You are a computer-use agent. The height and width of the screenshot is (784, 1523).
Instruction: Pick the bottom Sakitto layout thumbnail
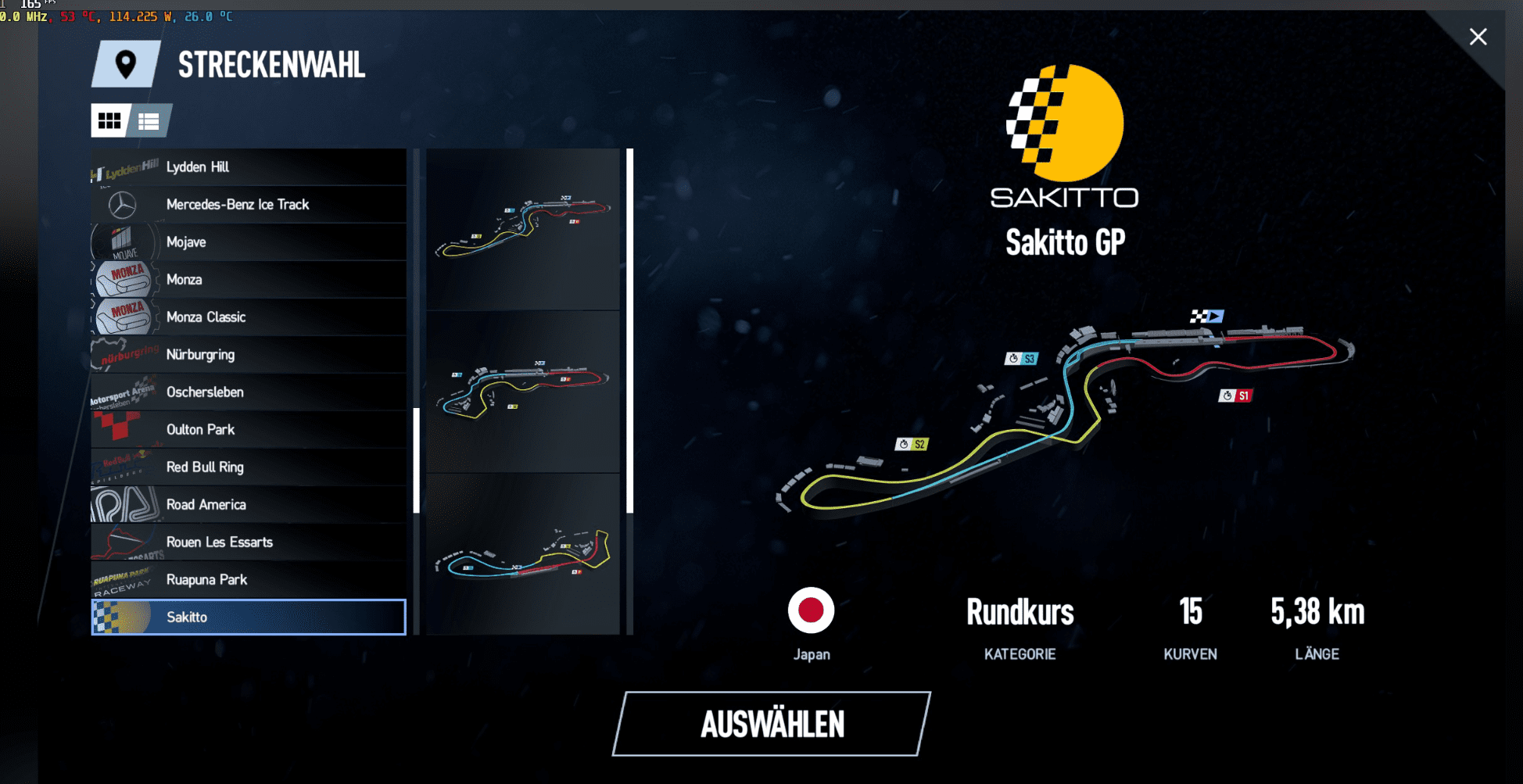point(523,553)
